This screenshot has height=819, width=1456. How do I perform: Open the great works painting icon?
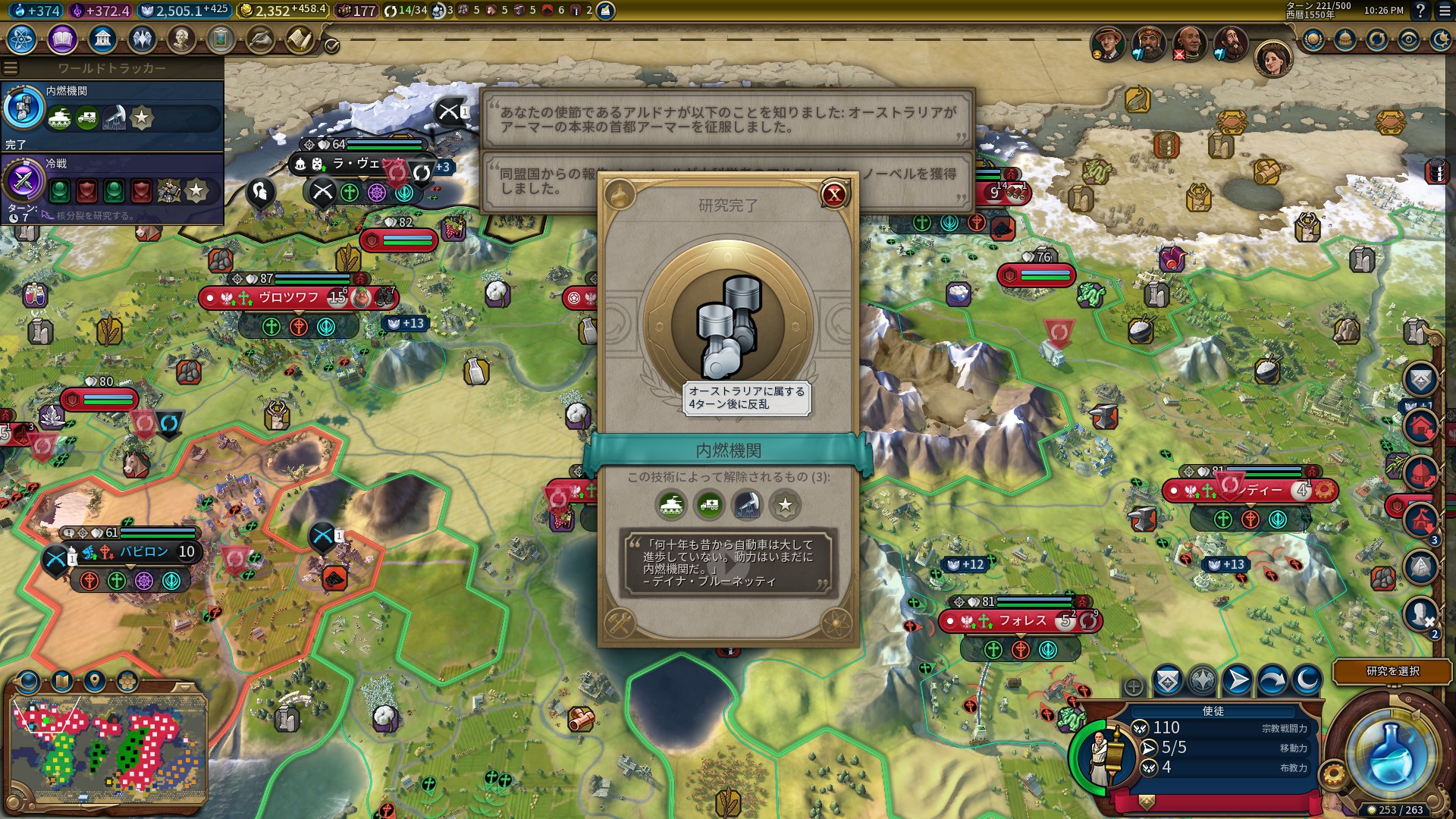click(x=221, y=39)
